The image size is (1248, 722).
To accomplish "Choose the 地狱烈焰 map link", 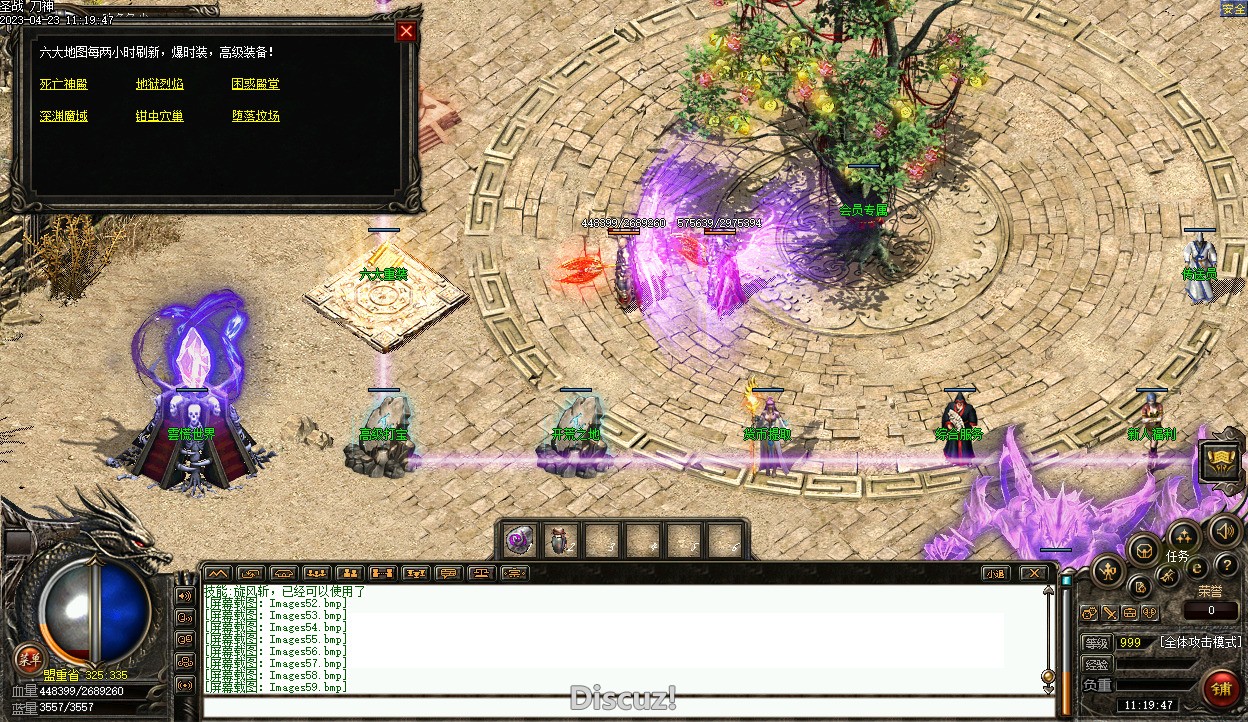I will click(x=160, y=84).
